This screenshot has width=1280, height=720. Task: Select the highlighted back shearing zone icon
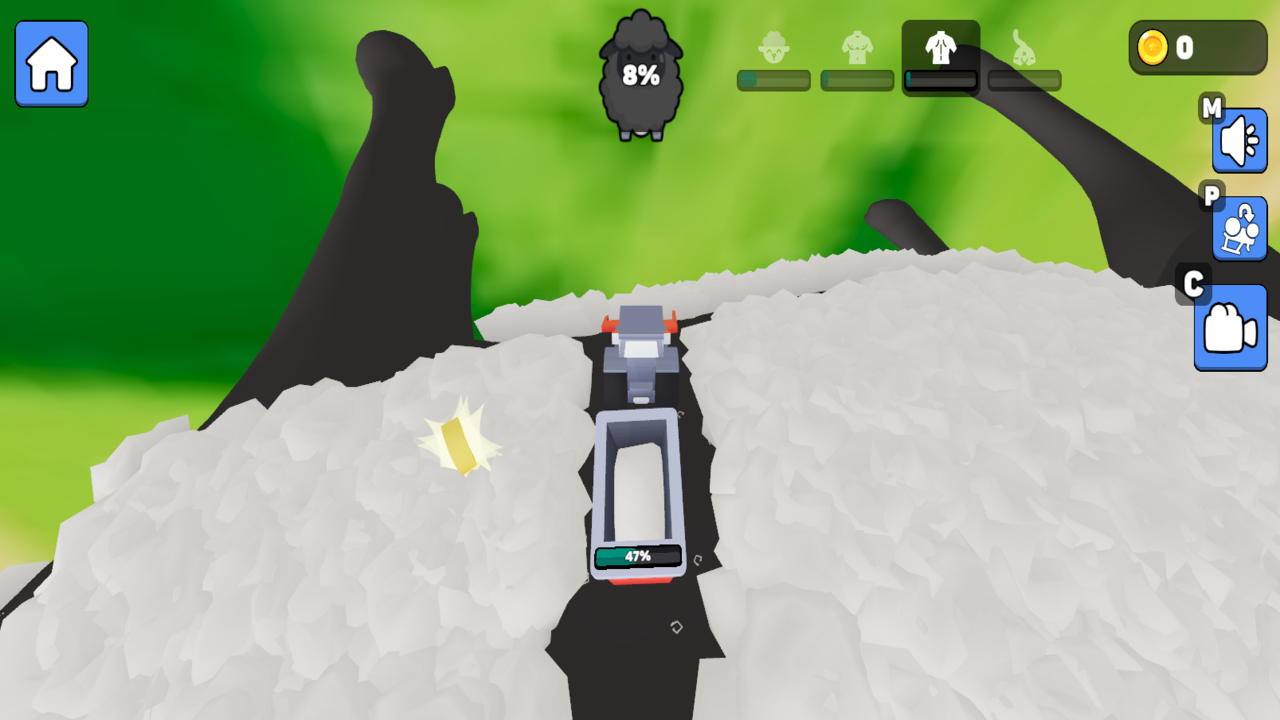(940, 47)
